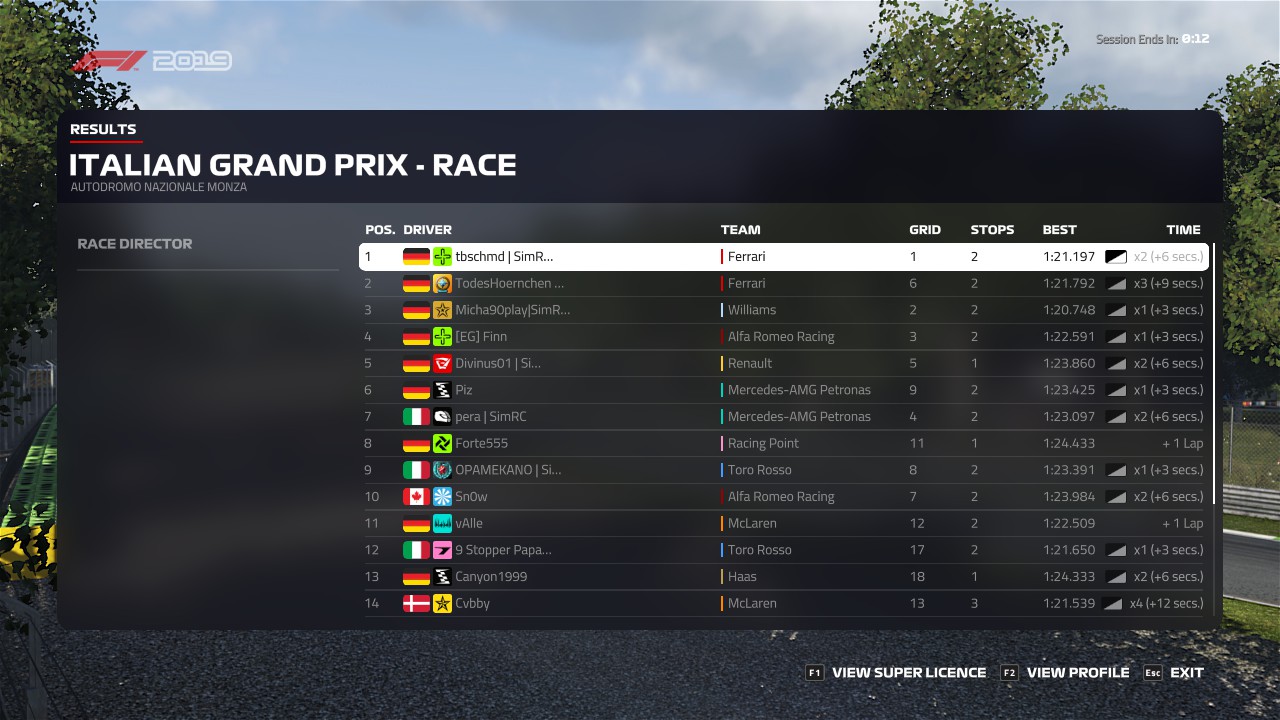Choose Sn0w's result row

[x=783, y=497]
